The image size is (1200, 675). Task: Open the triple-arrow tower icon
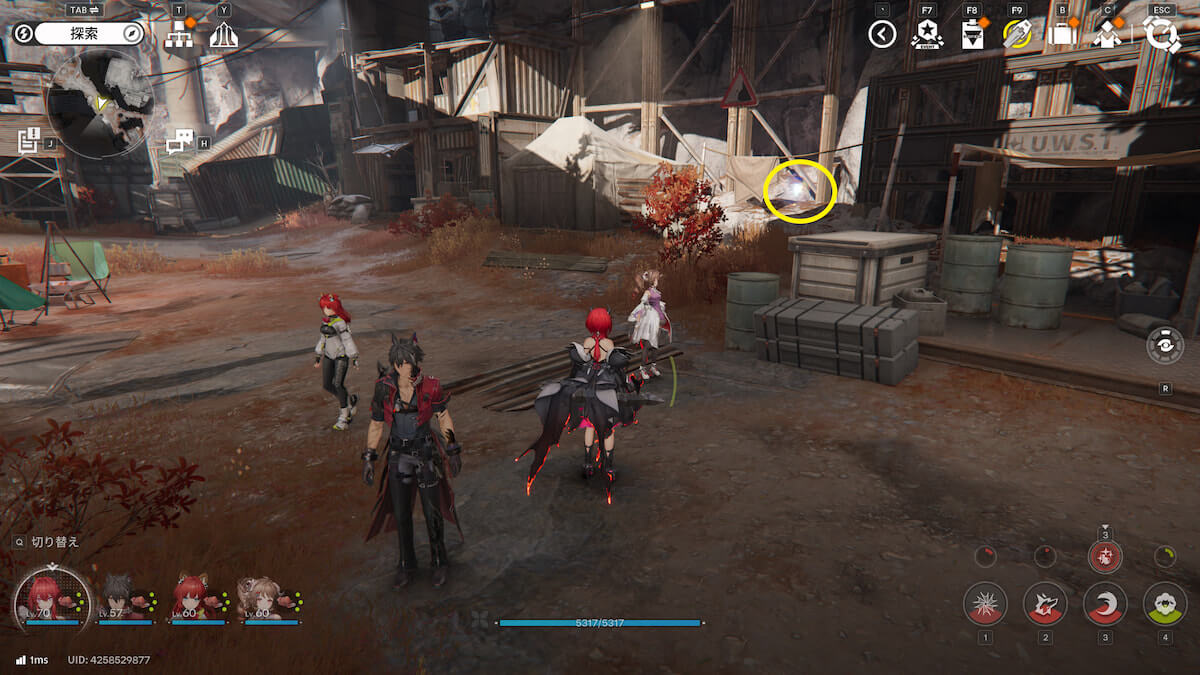[223, 36]
